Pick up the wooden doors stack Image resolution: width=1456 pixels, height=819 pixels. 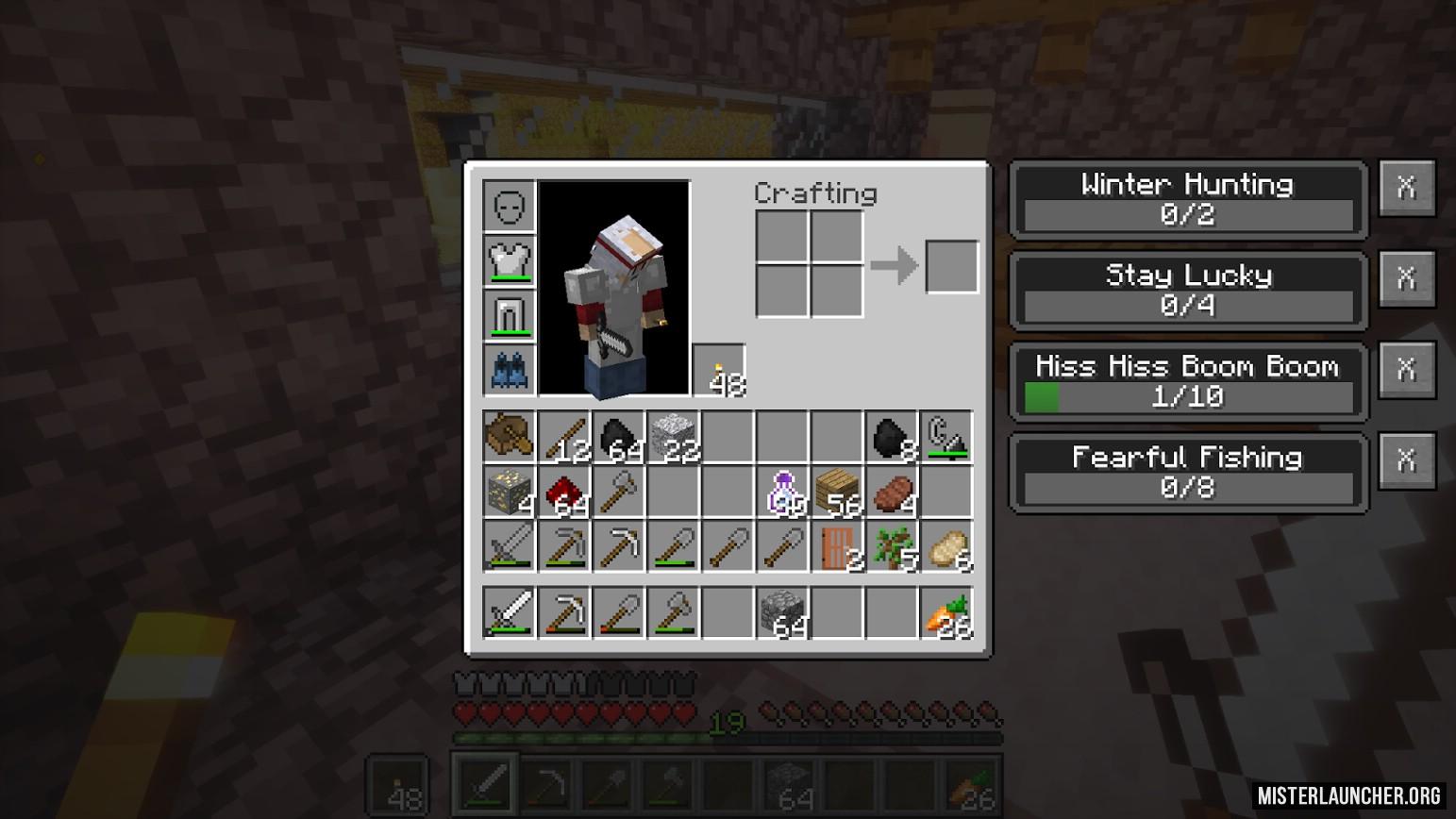tap(838, 547)
